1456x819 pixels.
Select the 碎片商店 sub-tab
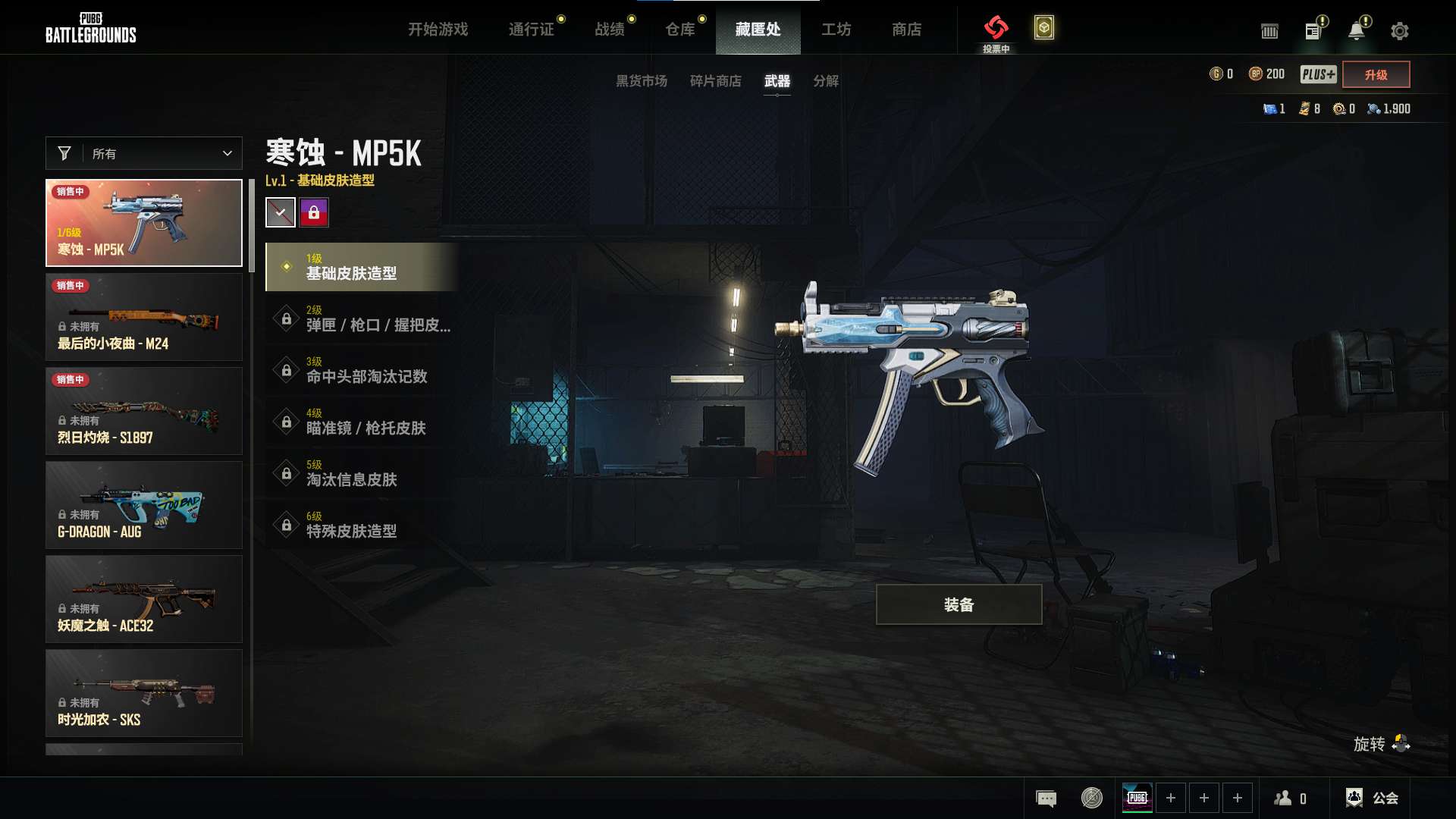pos(715,81)
